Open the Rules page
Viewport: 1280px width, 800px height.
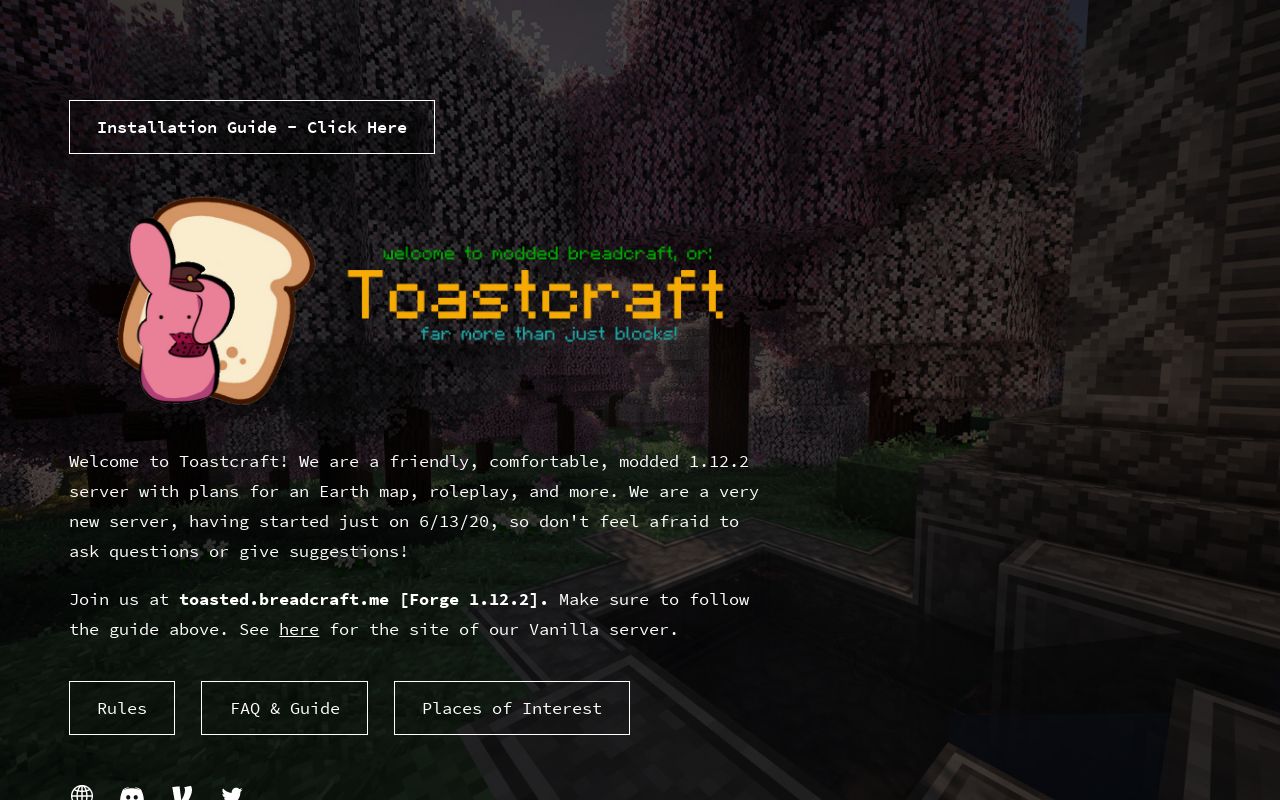(121, 708)
